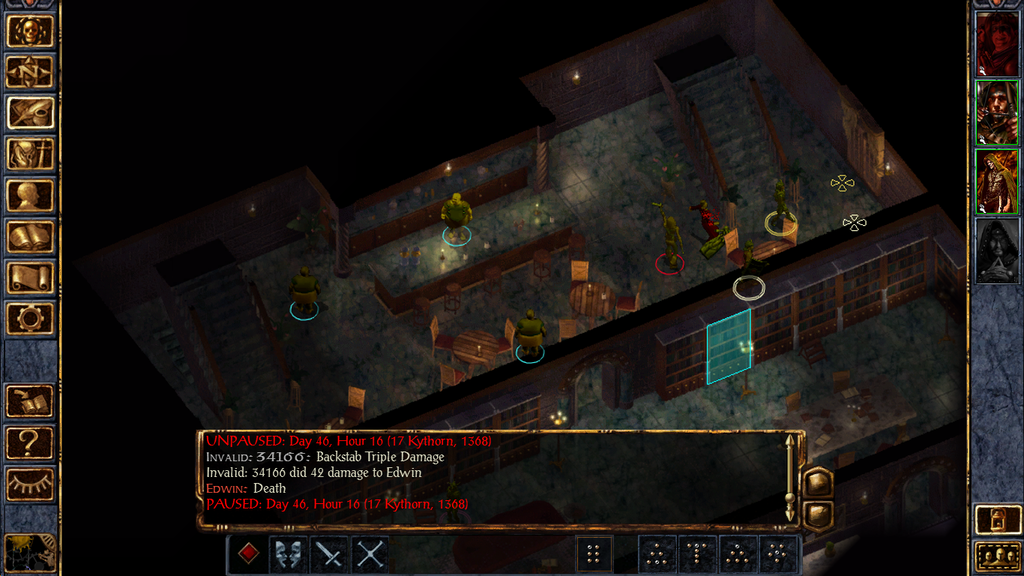Screen dimensions: 1024x576
Task: Click the red diamond action button
Action: [248, 554]
